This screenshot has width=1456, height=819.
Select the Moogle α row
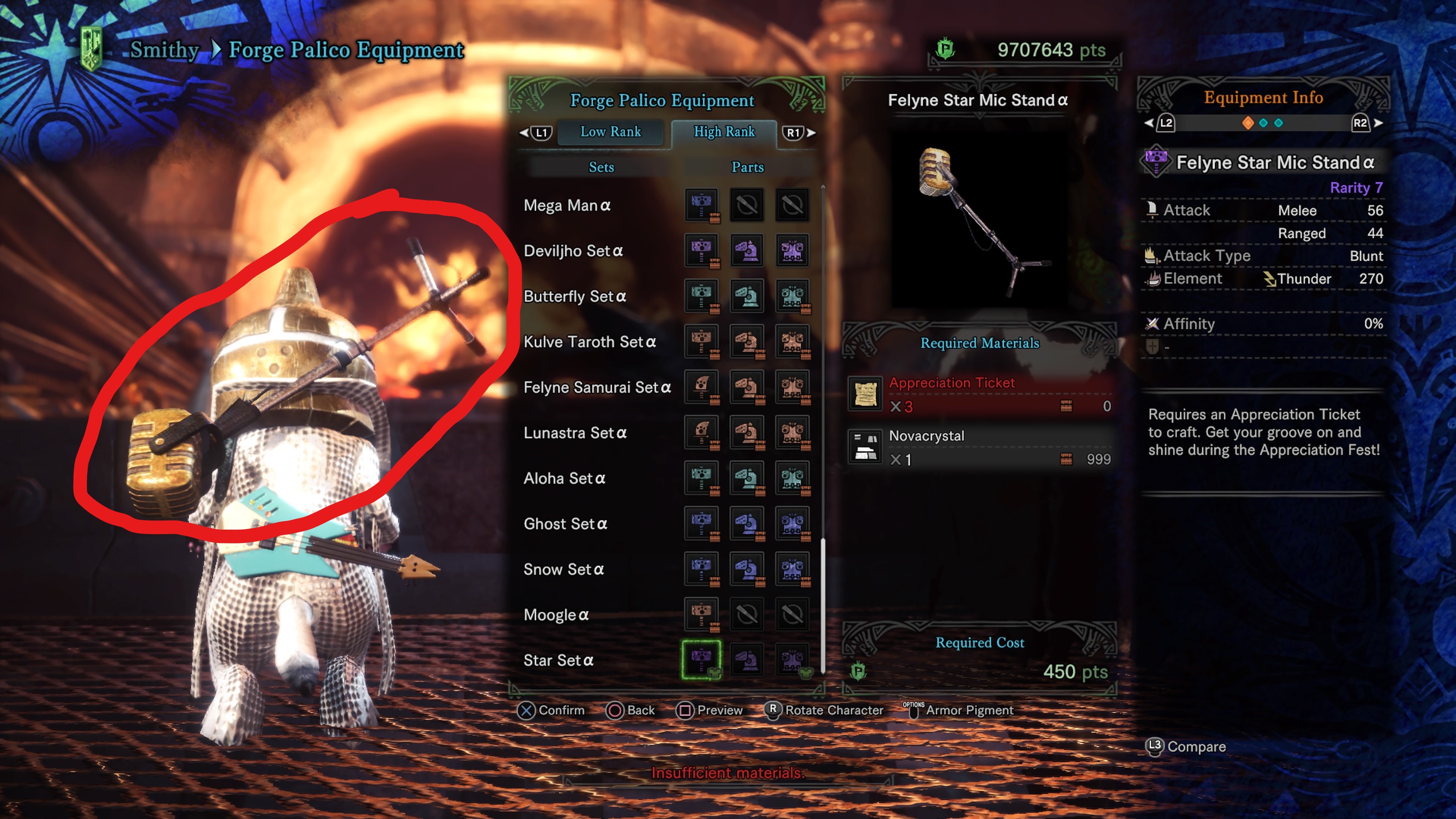pyautogui.click(x=556, y=615)
